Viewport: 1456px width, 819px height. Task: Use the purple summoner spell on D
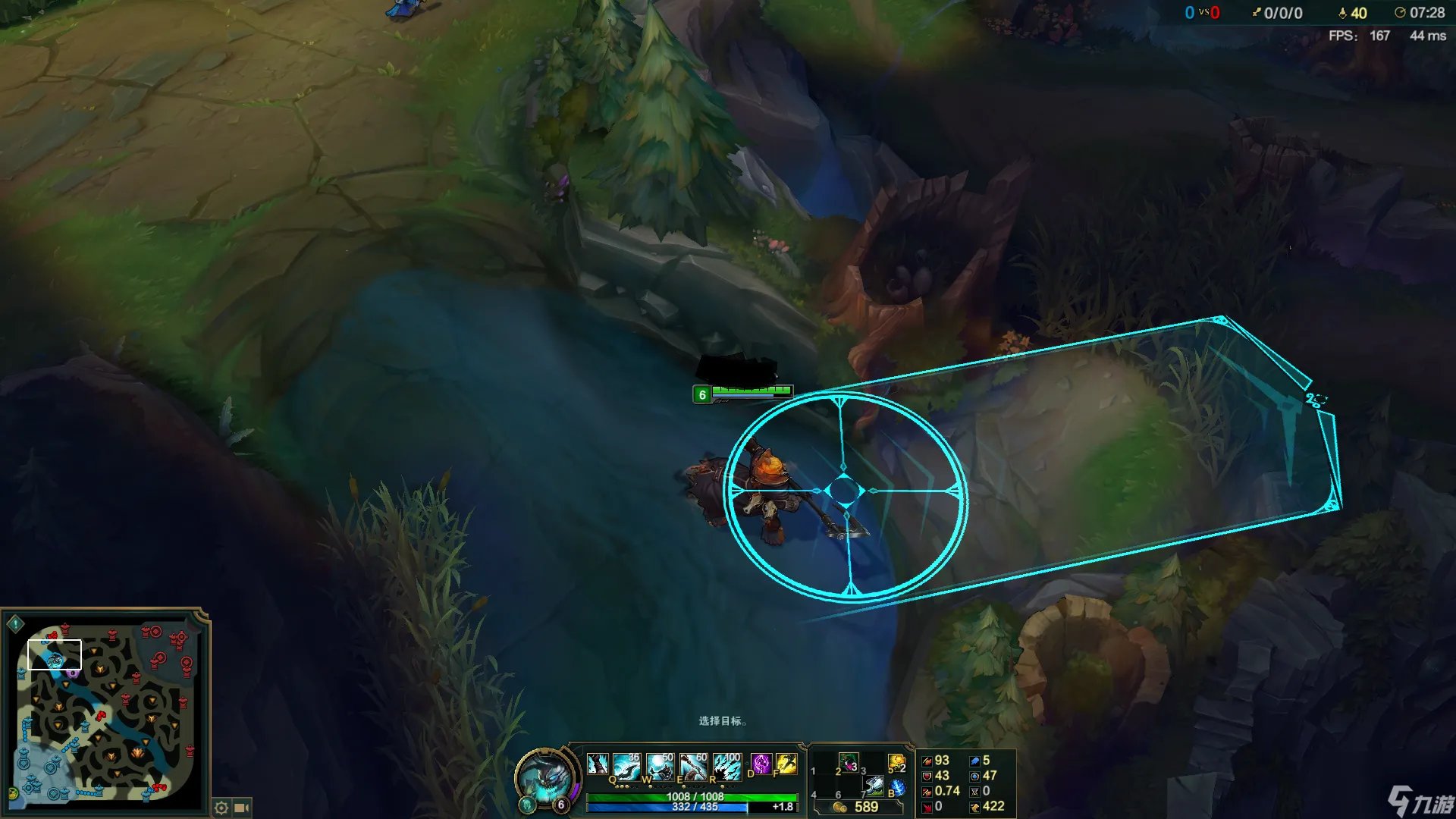point(761,764)
